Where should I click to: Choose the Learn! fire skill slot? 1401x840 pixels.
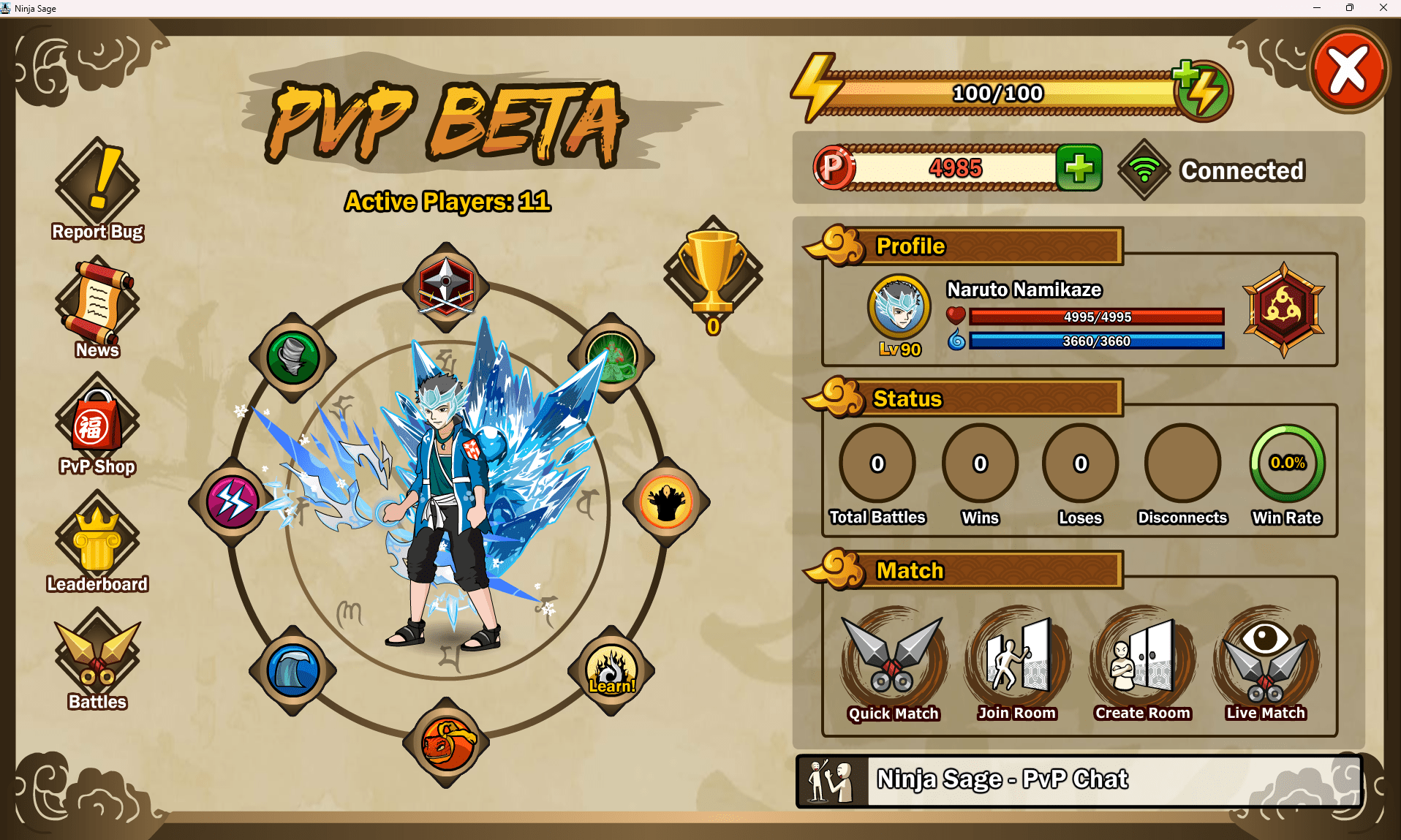click(612, 670)
